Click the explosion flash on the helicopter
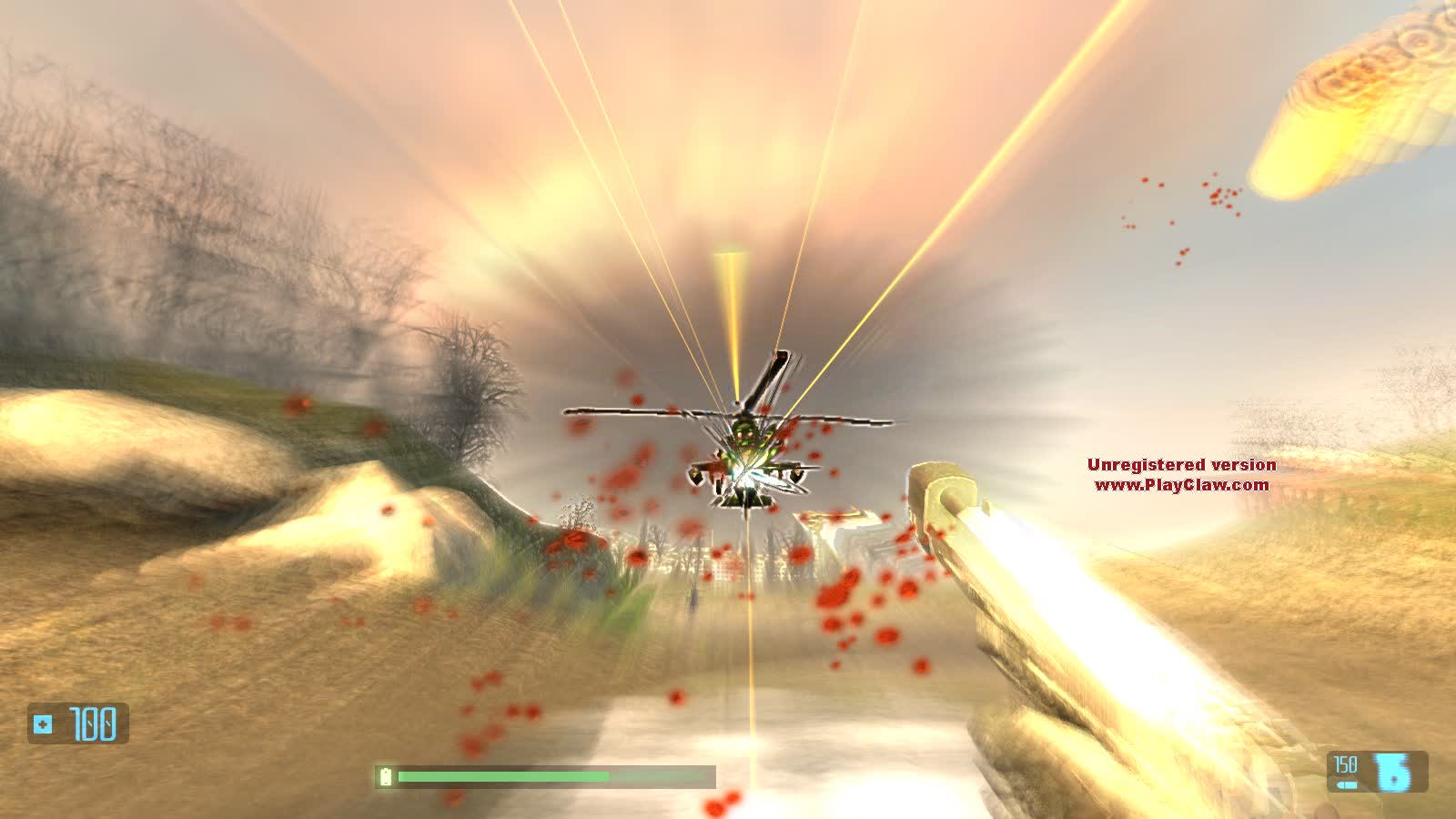The height and width of the screenshot is (819, 1456). click(x=748, y=473)
